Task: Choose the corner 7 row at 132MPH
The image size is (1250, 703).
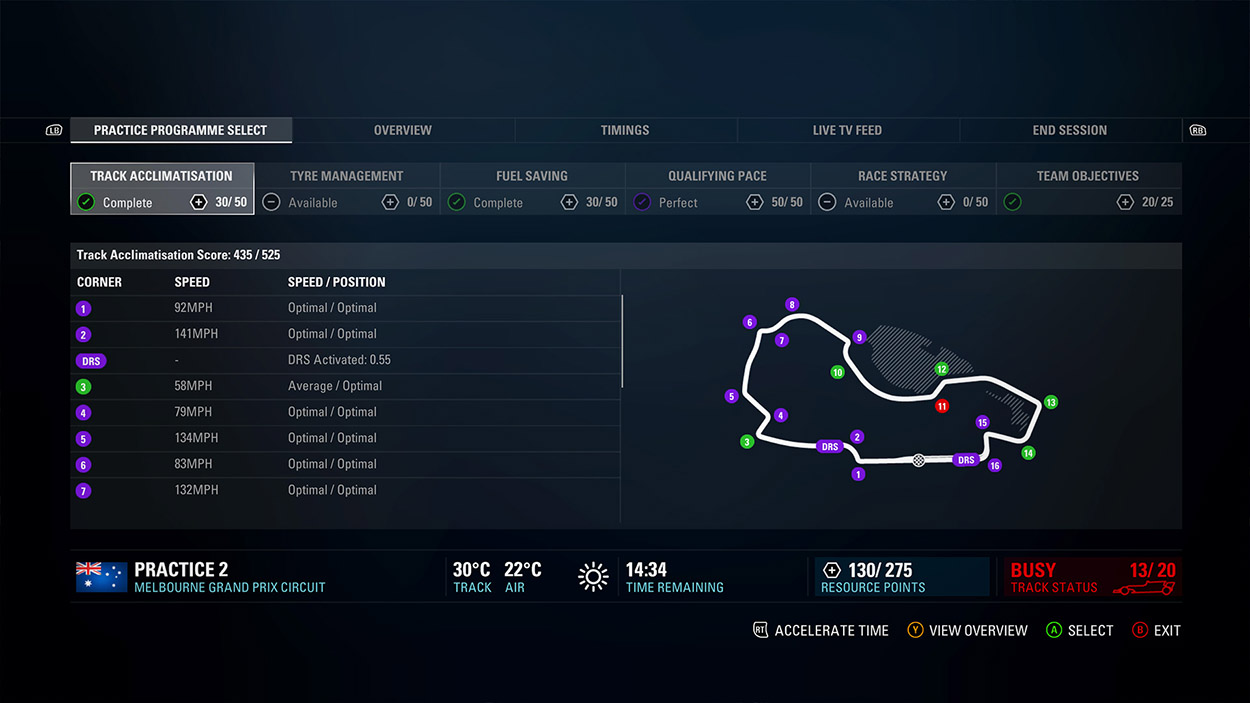Action: (x=345, y=490)
